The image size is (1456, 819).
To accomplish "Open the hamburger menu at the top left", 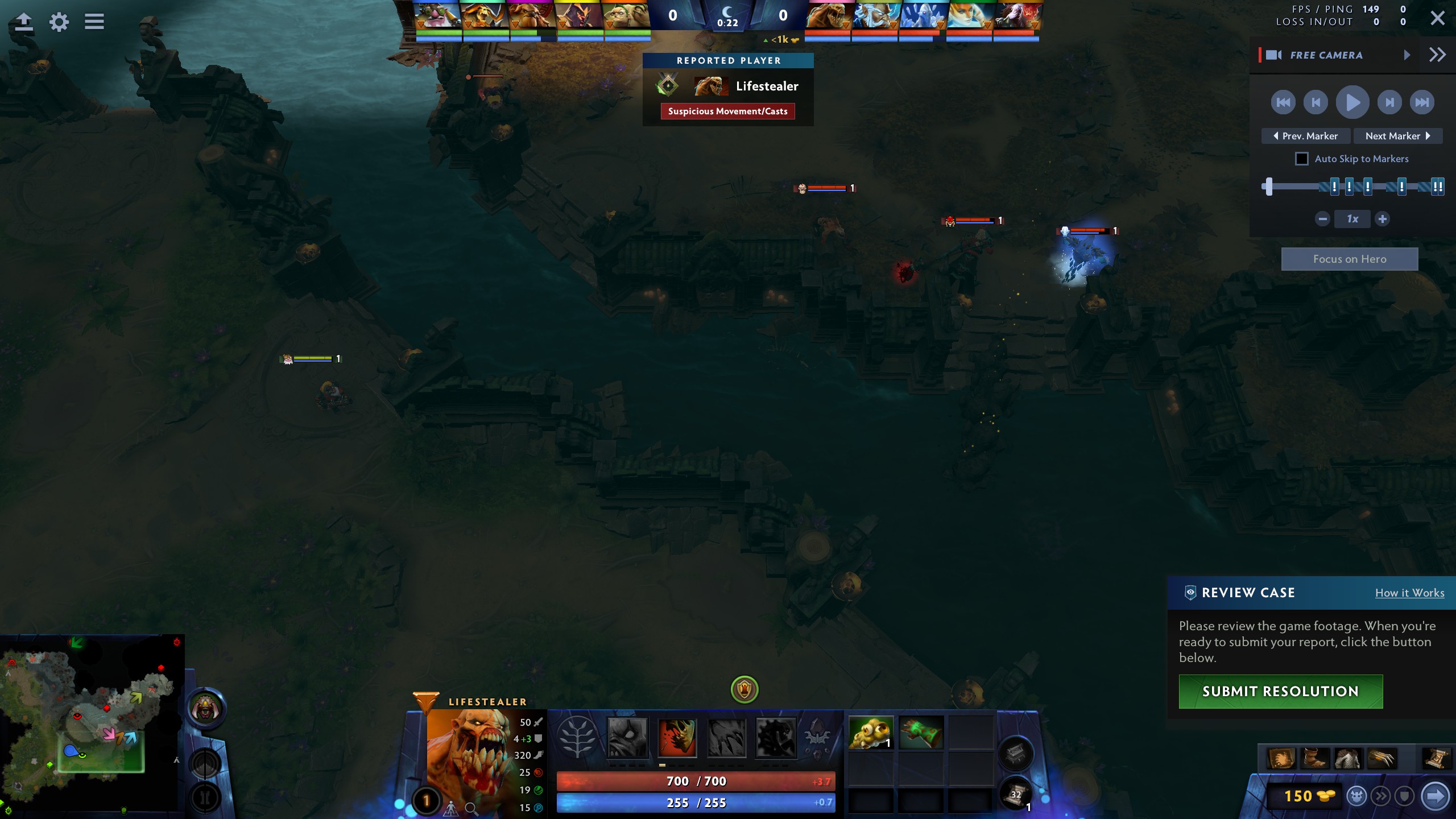I will click(94, 22).
